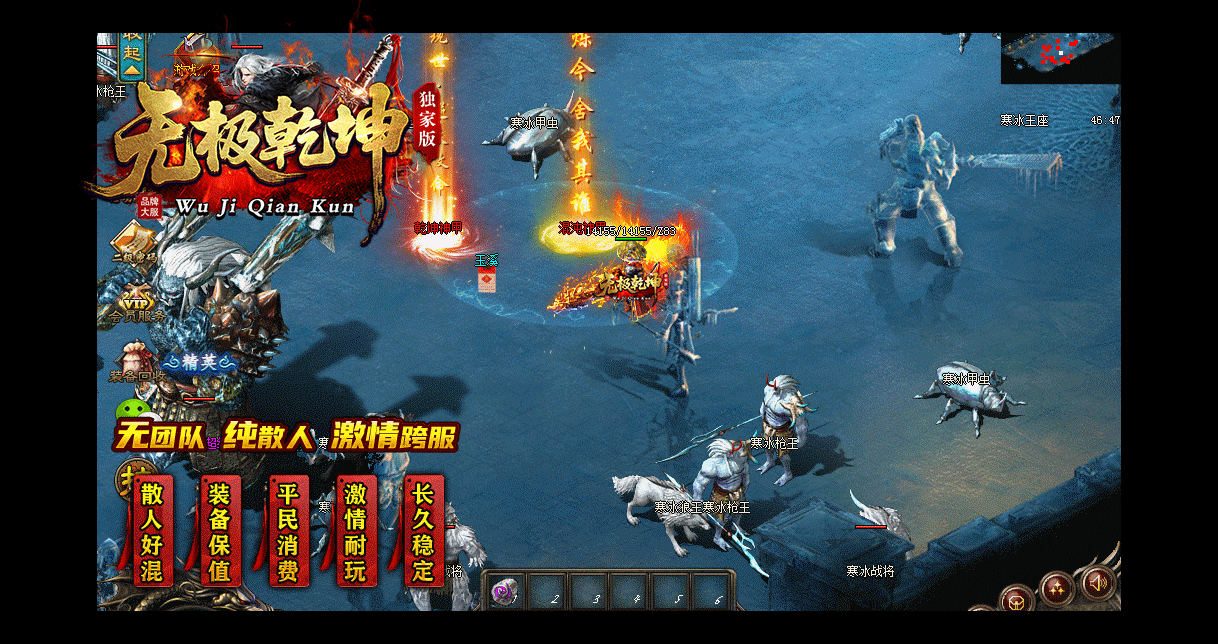Screen dimensions: 1218x644
Task: Open the minimap in the top corner
Action: [x=1060, y=58]
